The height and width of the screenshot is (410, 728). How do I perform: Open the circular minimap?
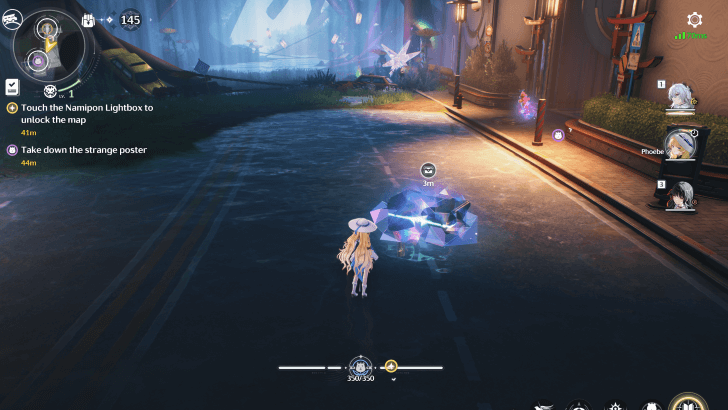tap(46, 45)
